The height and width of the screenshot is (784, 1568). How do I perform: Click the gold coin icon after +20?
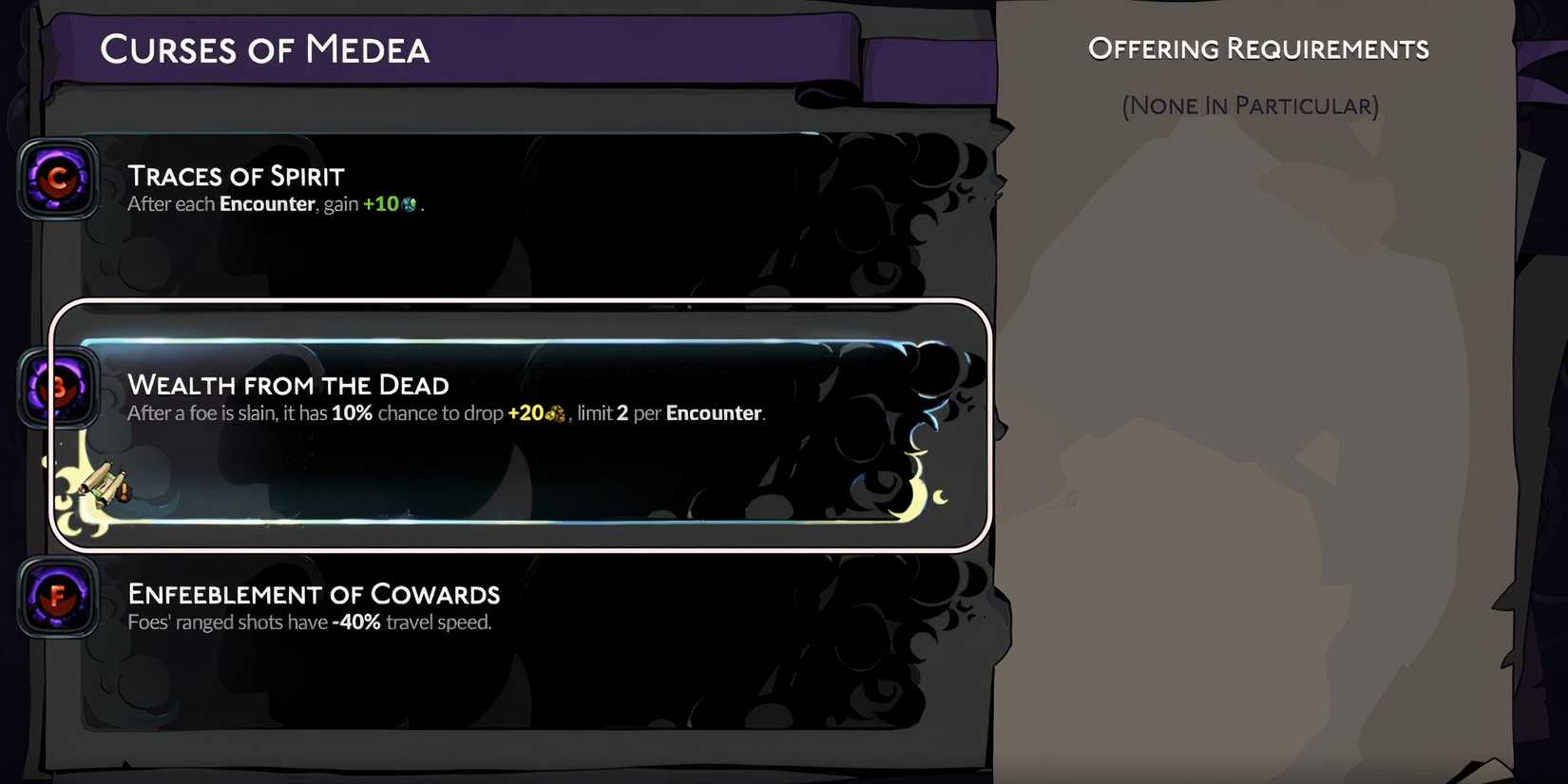point(554,413)
